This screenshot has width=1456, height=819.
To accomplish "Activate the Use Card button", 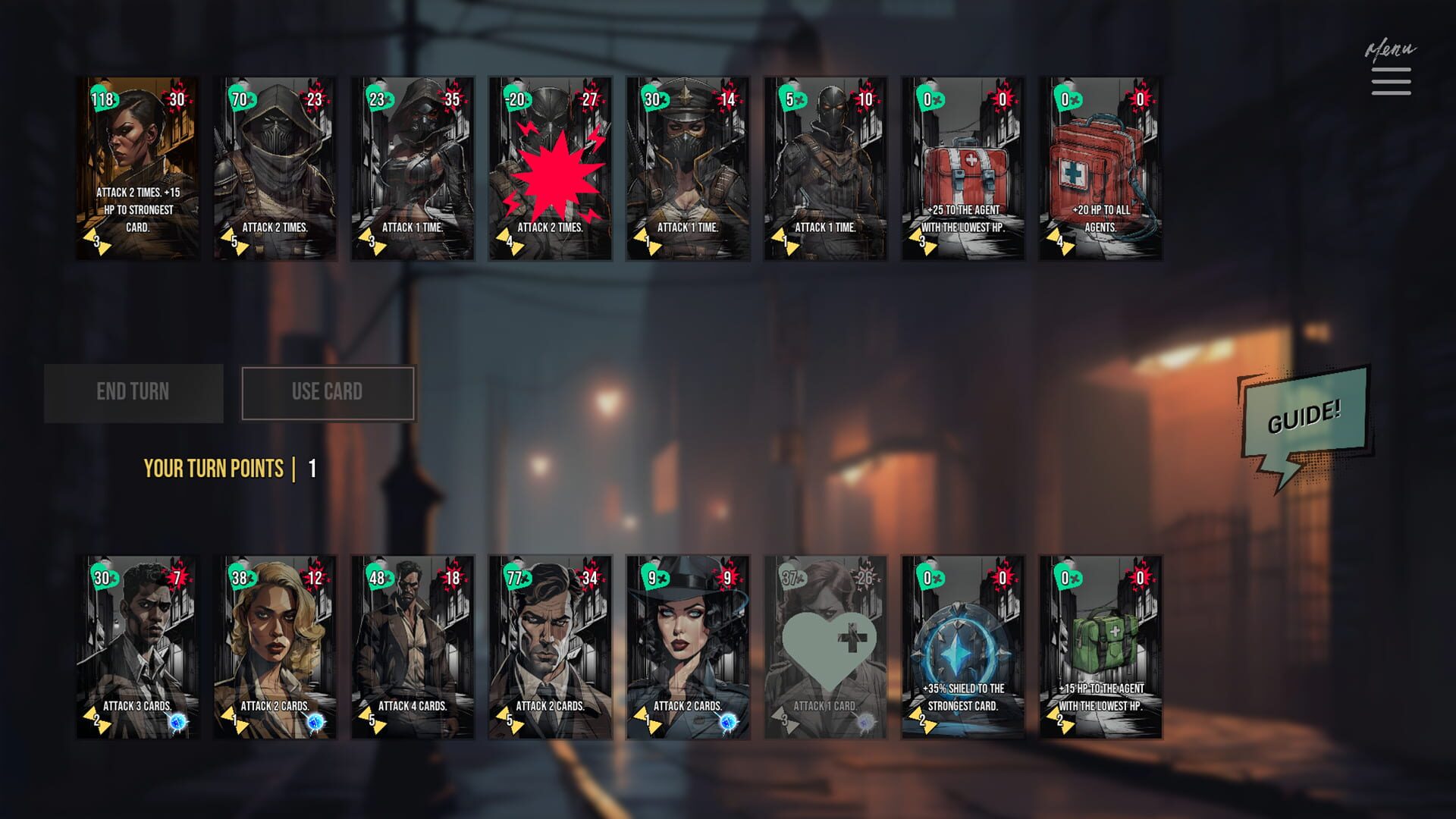I will pos(328,393).
